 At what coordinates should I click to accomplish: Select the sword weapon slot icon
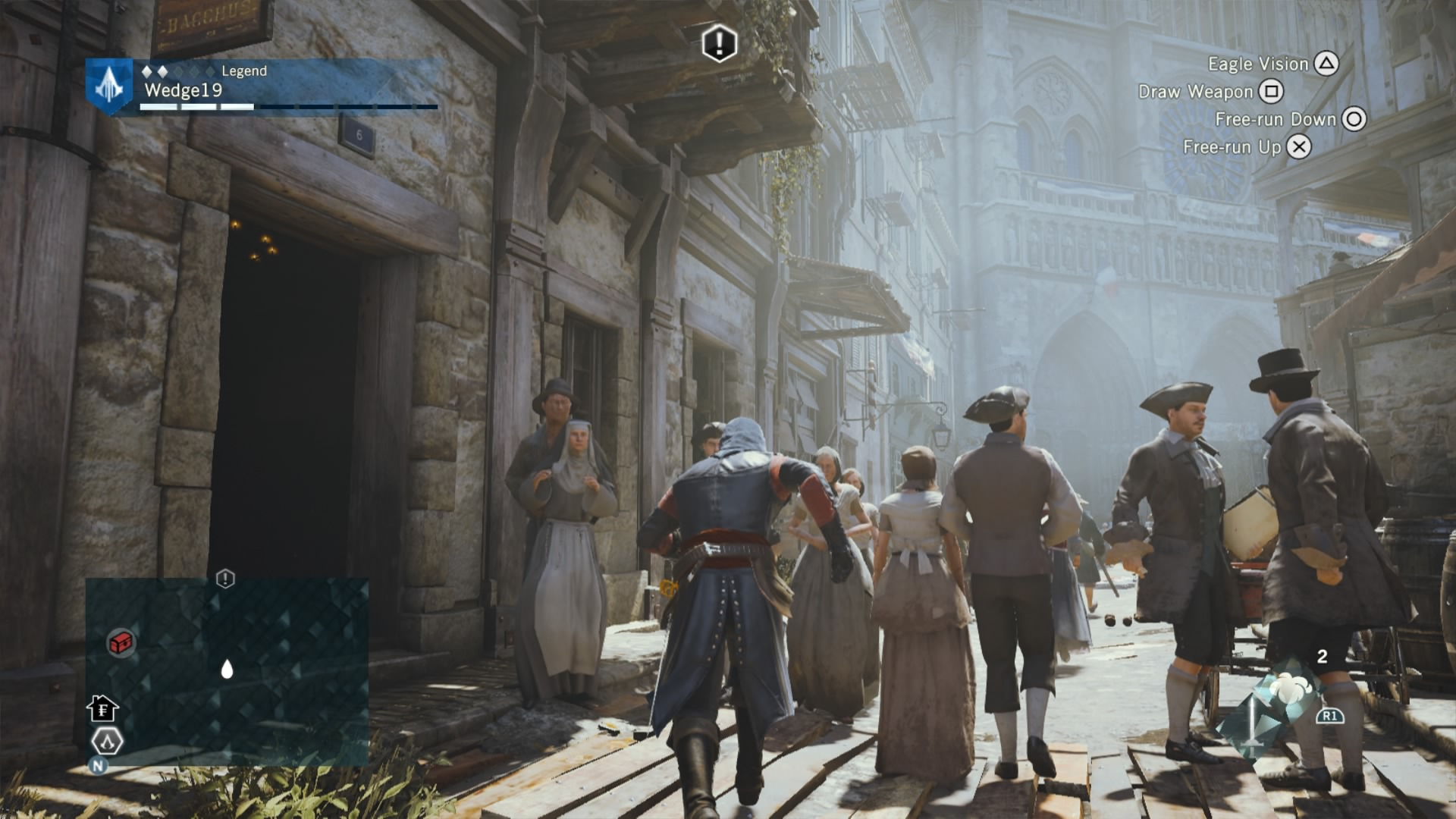(x=1250, y=724)
